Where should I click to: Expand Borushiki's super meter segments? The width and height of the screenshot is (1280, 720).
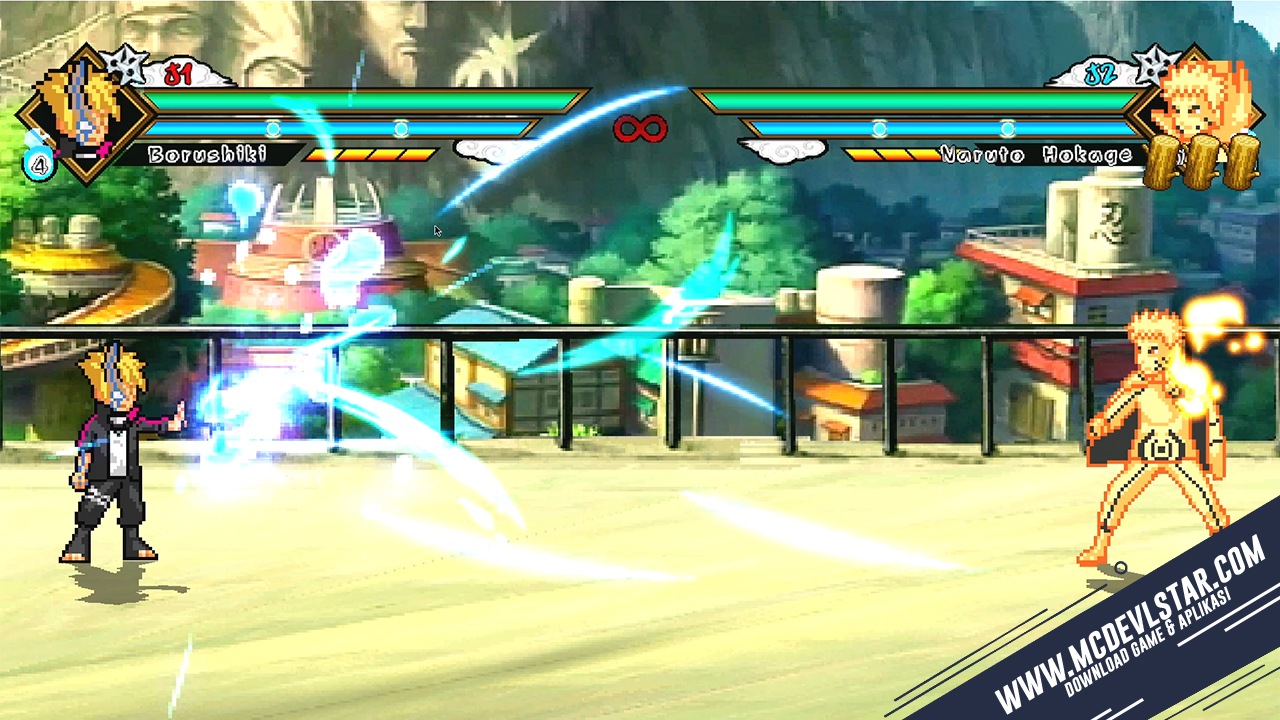(x=371, y=155)
